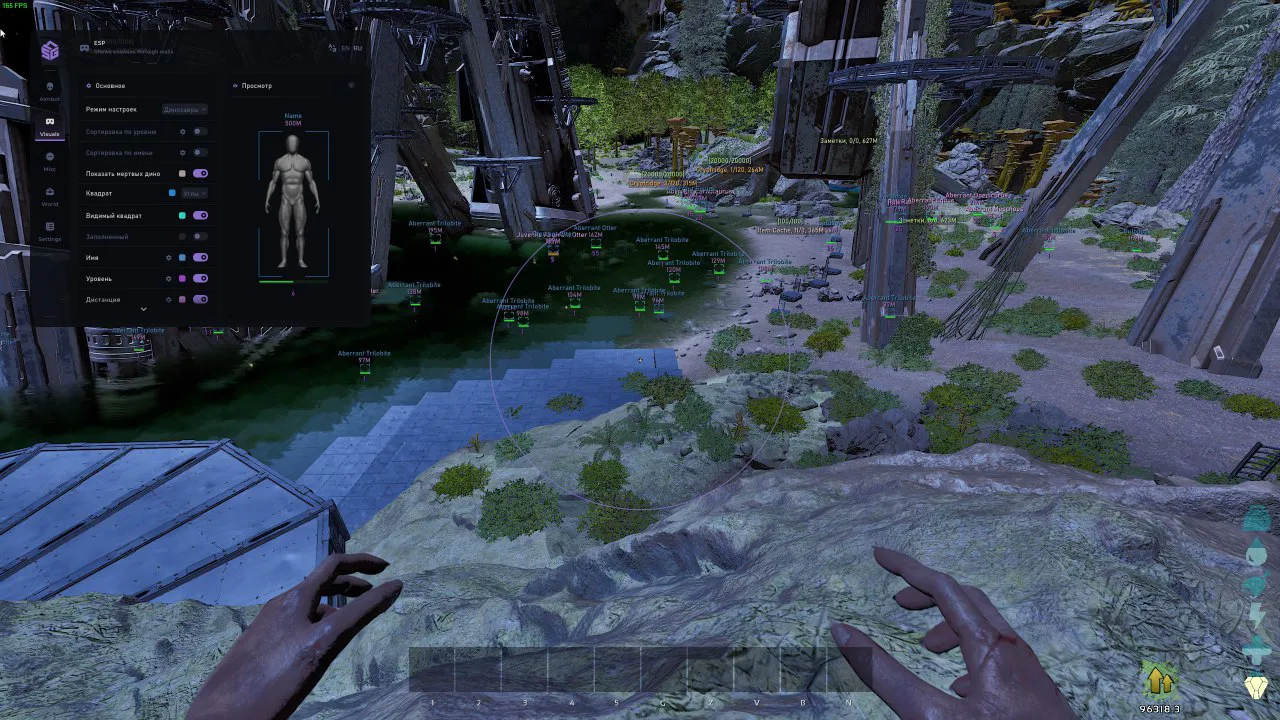Image resolution: width=1280 pixels, height=720 pixels.
Task: Switch the overlay language to EN
Action: 346,48
